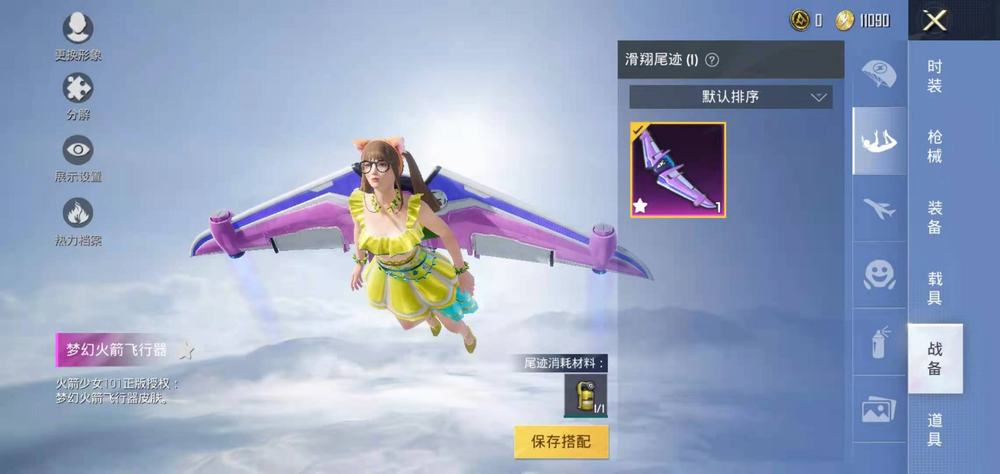Screen dimensions: 1000x474
Task: Go to the 载具 tab
Action: [935, 288]
